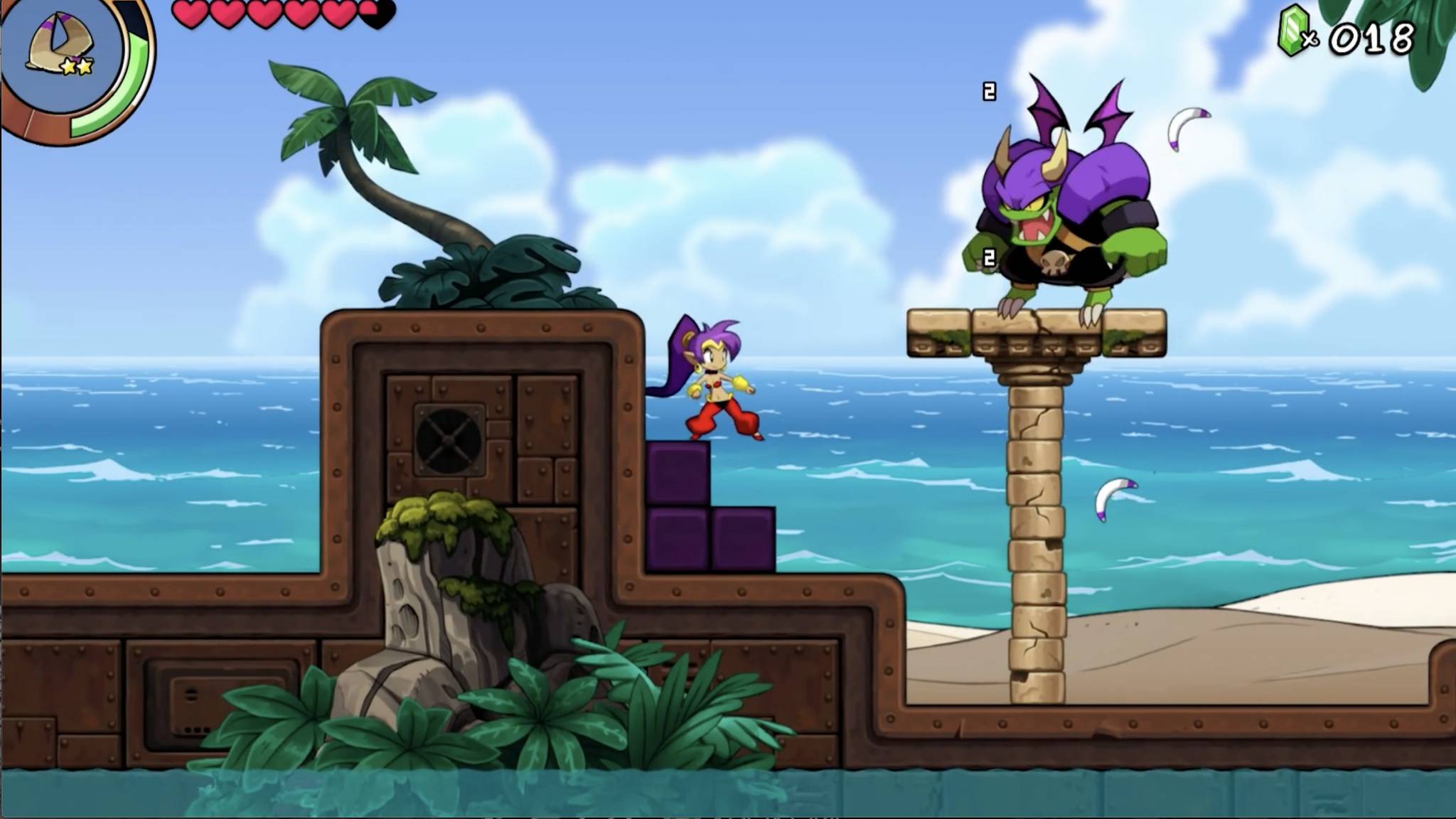Click the first heart in the health bar
This screenshot has width=1456, height=819.
coord(191,13)
